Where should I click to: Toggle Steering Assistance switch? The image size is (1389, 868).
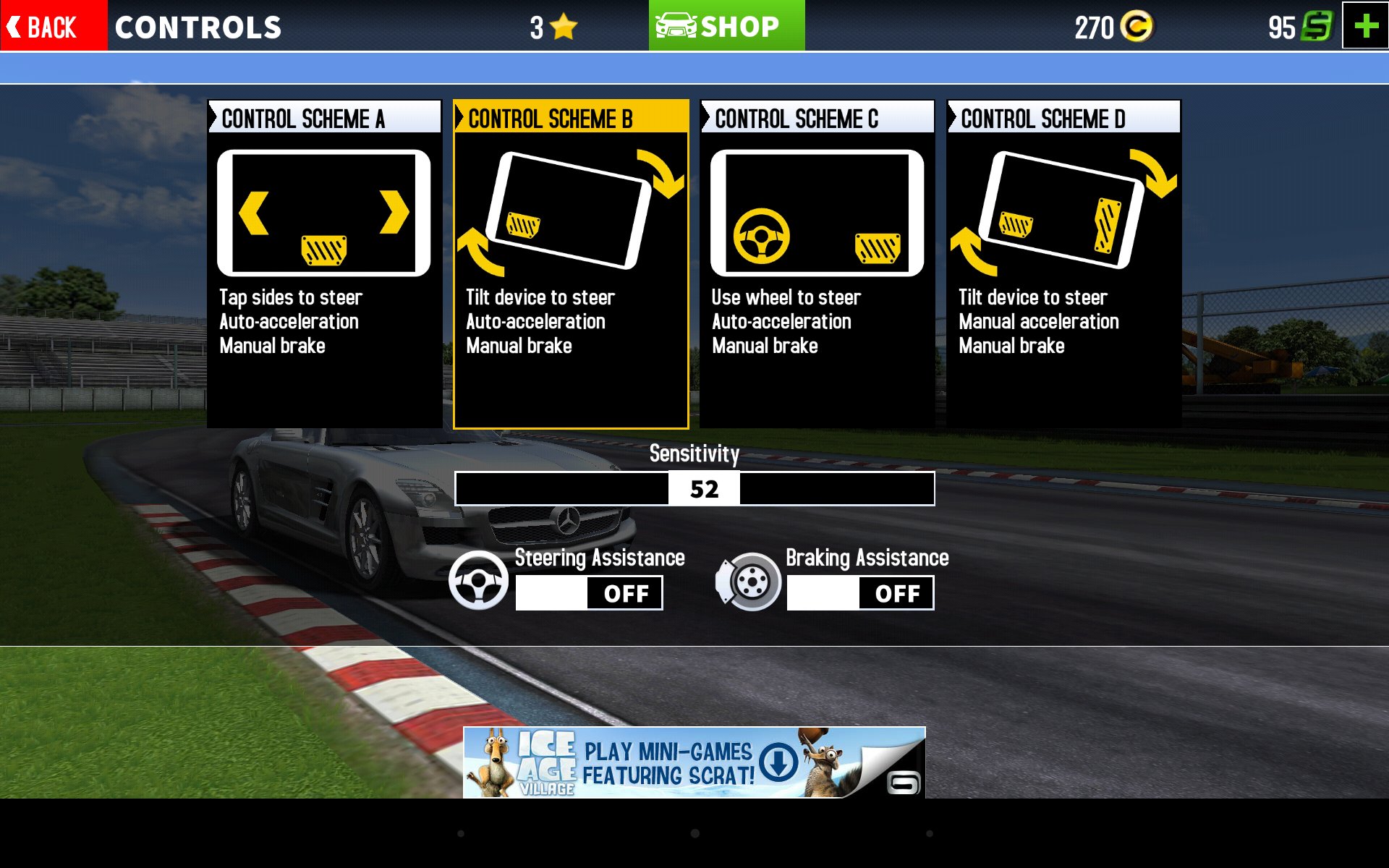[x=589, y=593]
